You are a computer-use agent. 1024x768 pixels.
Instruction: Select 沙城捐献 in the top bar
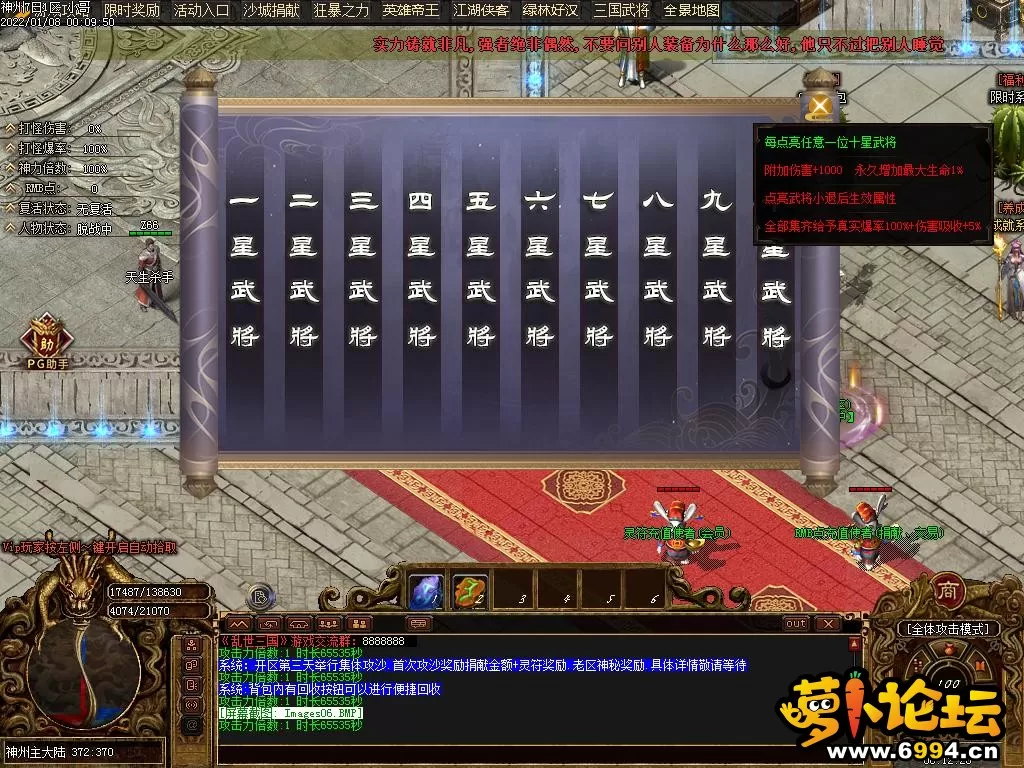[270, 11]
